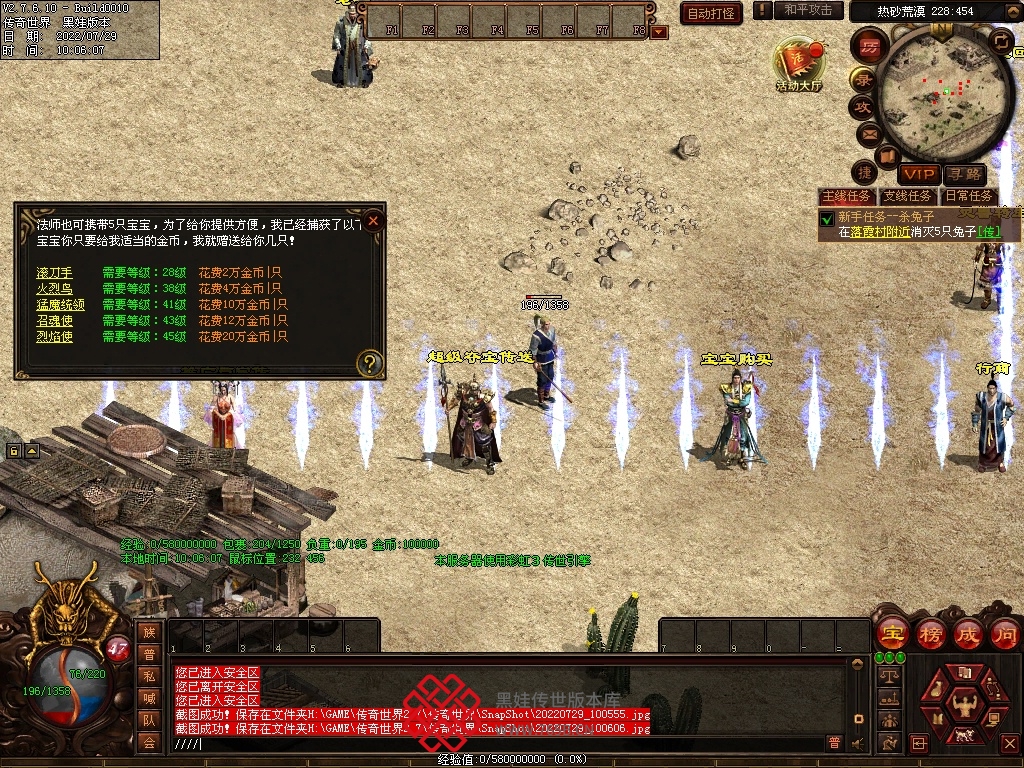Choose the 烈焰使 pet option
Image resolution: width=1024 pixels, height=768 pixels.
55,337
